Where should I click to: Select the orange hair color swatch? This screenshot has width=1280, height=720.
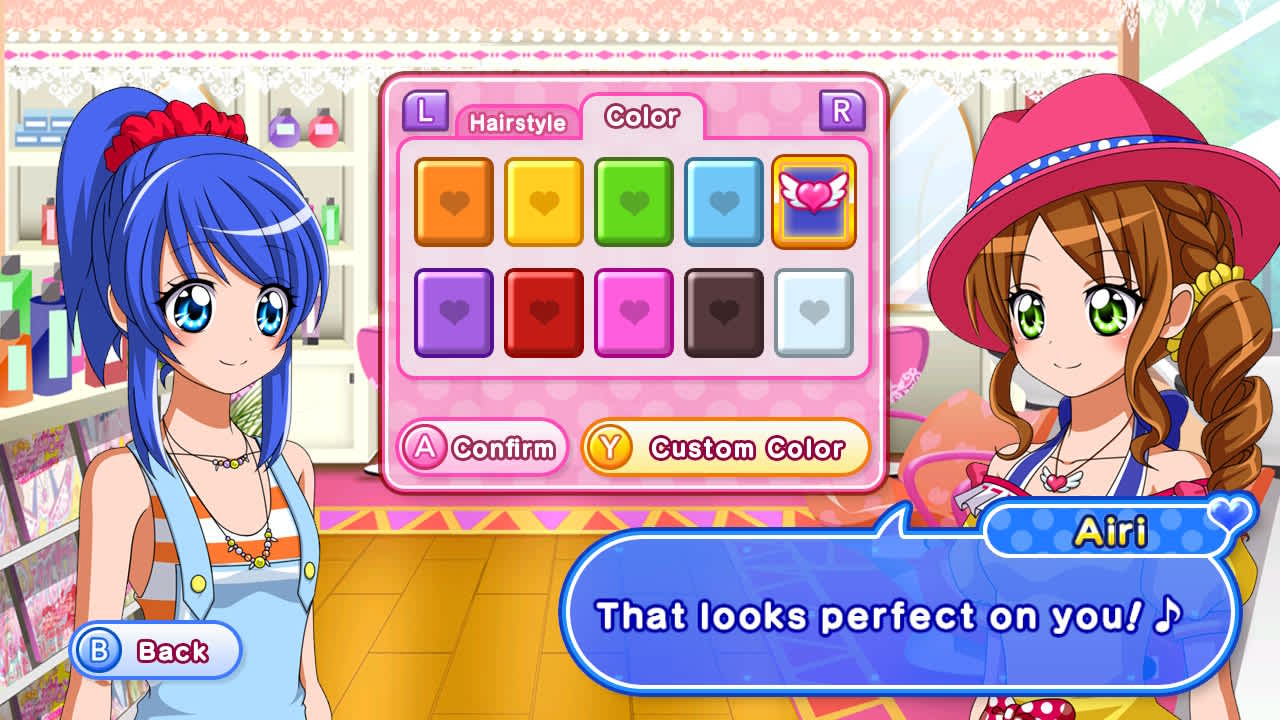[455, 200]
